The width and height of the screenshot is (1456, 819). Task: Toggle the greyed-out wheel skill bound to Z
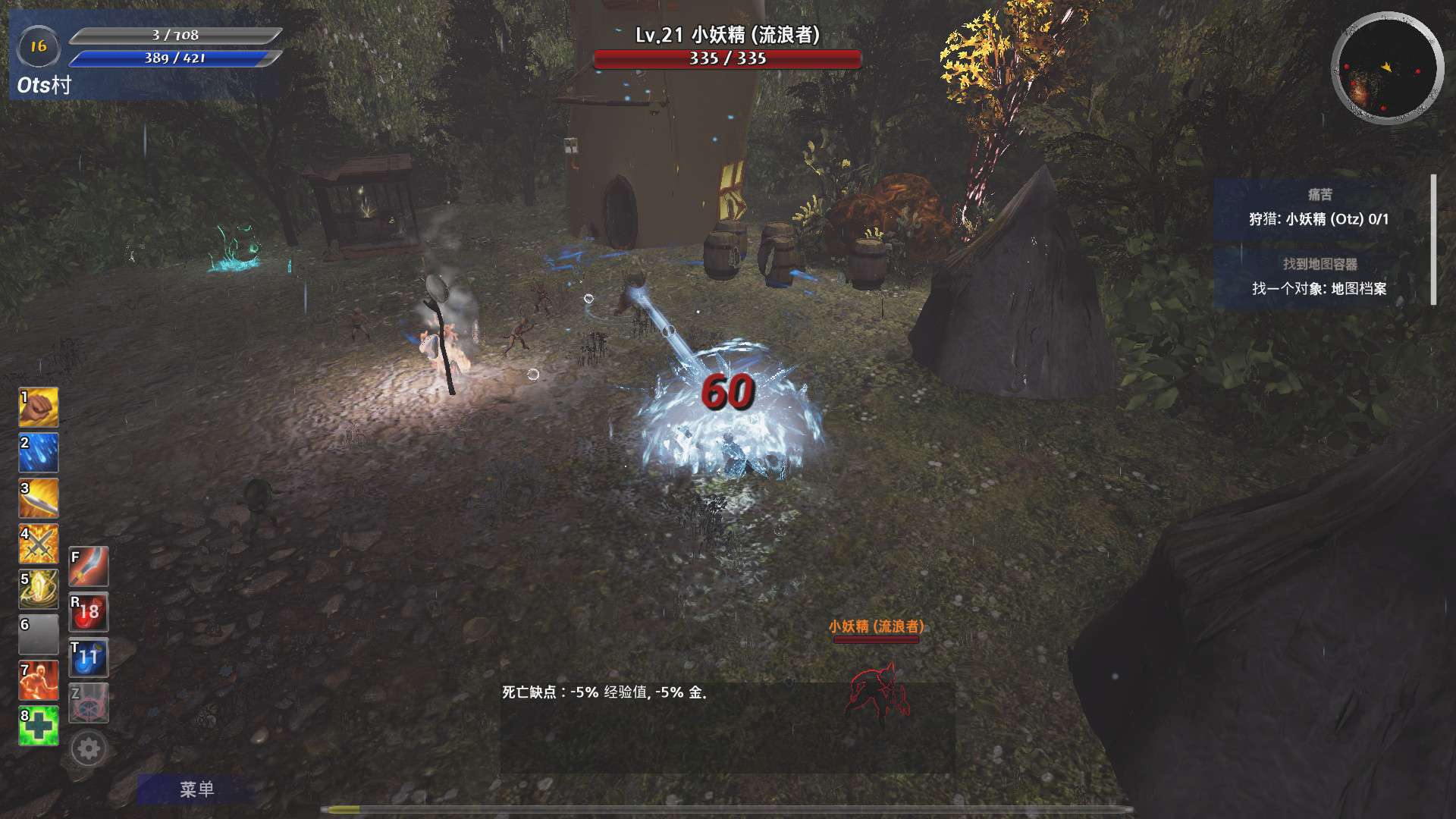[x=89, y=703]
